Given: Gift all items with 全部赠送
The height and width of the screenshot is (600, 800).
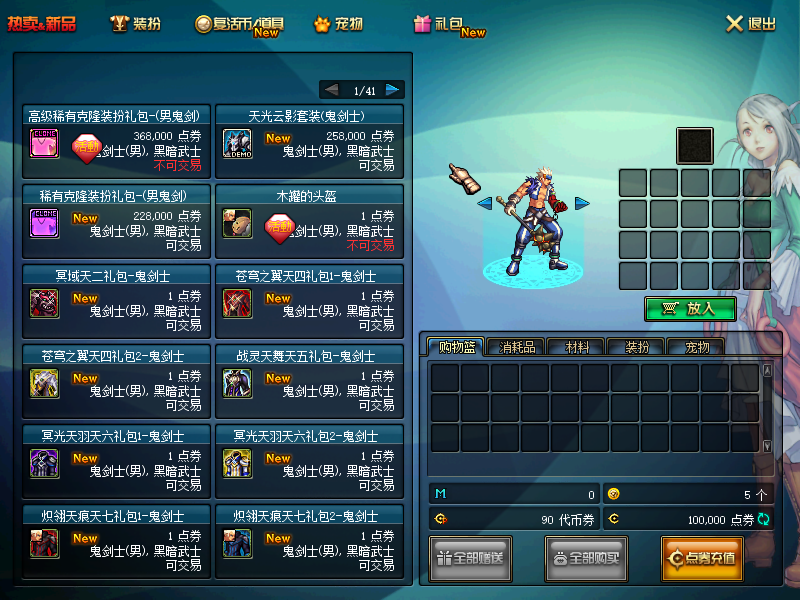Looking at the screenshot, I should [x=470, y=558].
